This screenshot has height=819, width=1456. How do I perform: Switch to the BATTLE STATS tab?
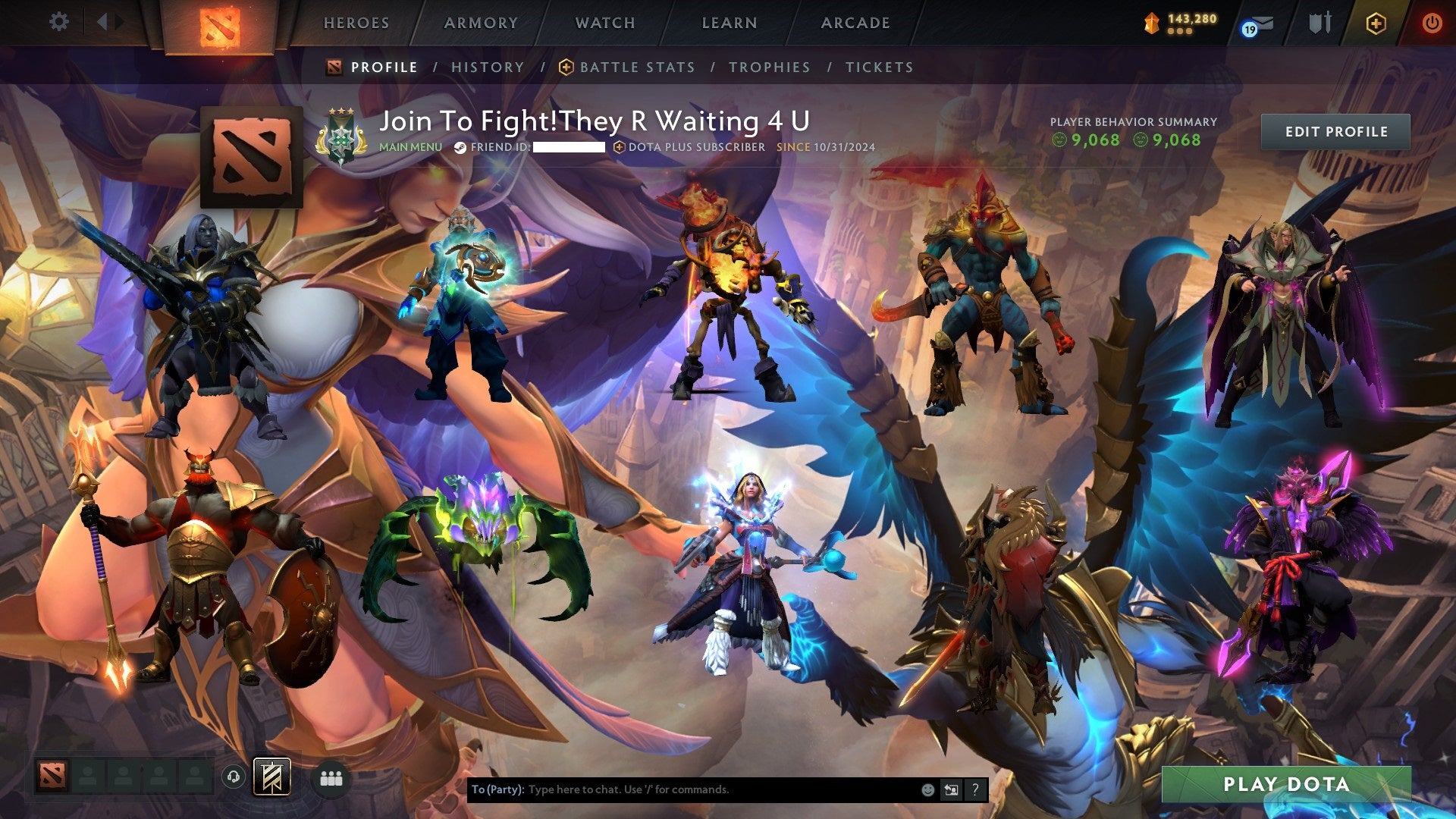click(635, 67)
